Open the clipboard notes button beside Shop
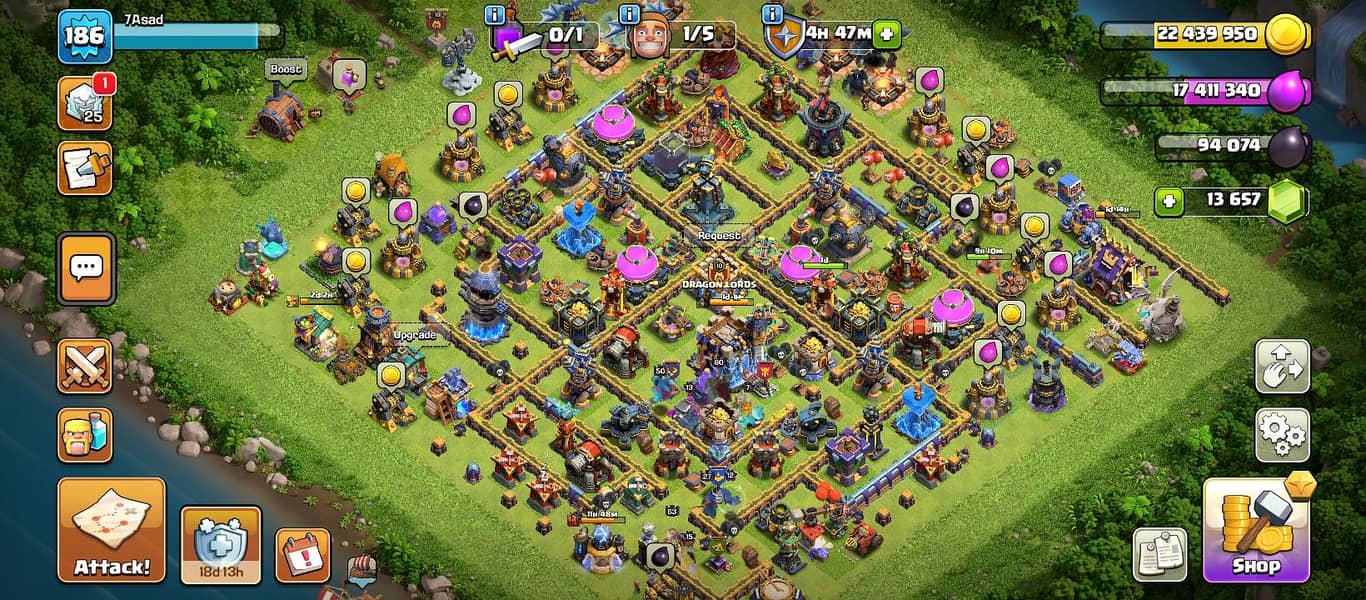Screen dimensions: 1366x600 [1160, 554]
